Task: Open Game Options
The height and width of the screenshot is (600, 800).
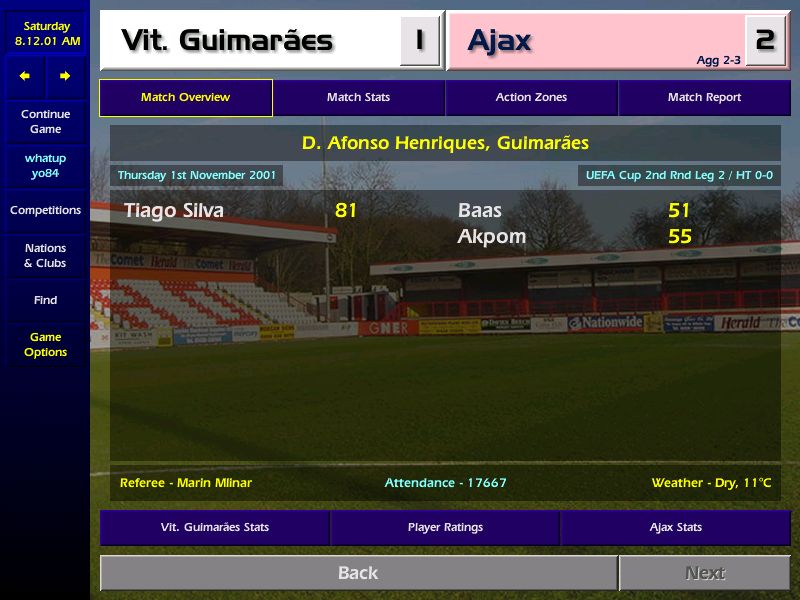Action: coord(45,344)
